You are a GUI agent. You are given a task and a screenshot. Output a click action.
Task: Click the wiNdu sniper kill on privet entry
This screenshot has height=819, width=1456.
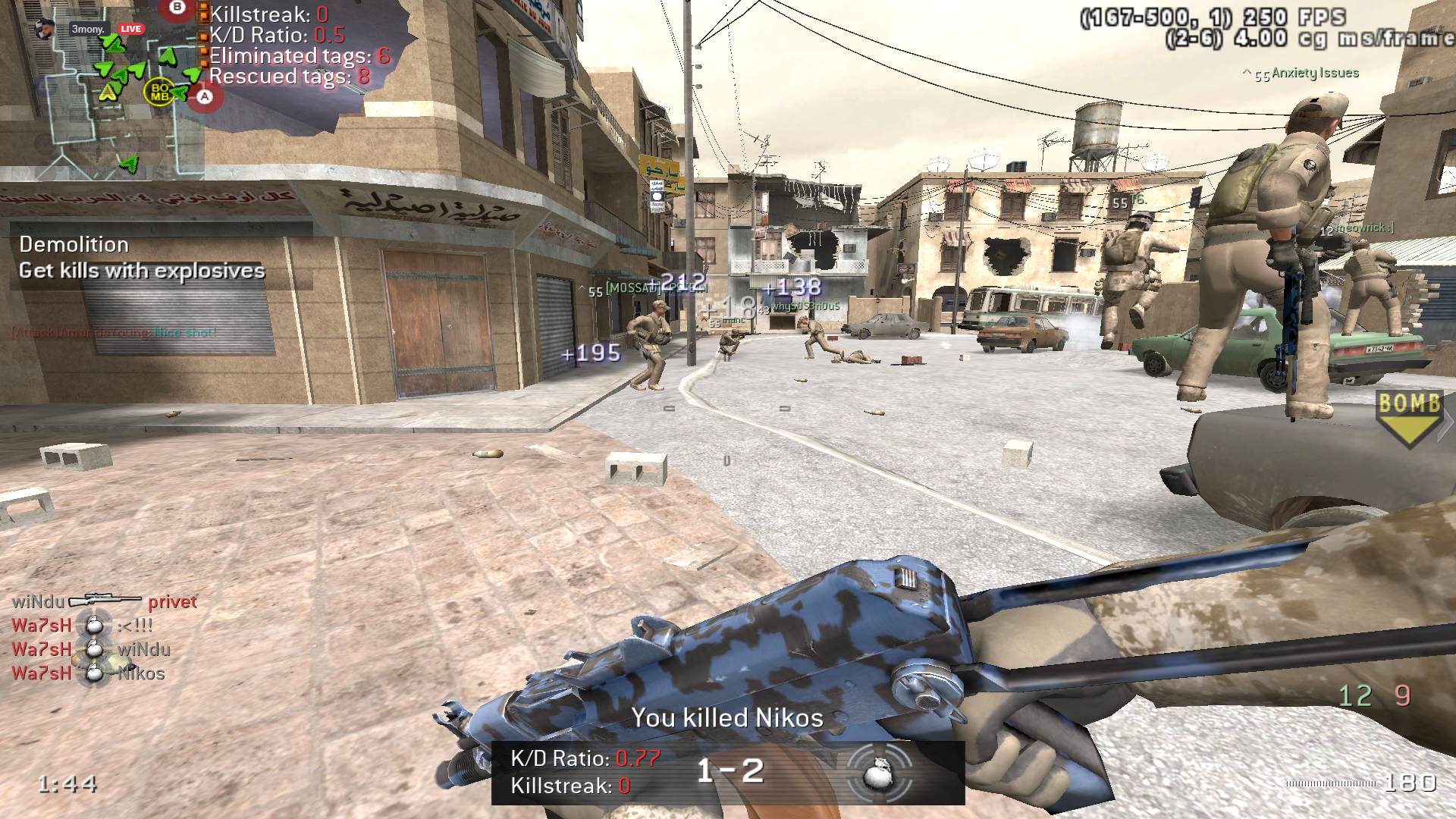pyautogui.click(x=104, y=601)
